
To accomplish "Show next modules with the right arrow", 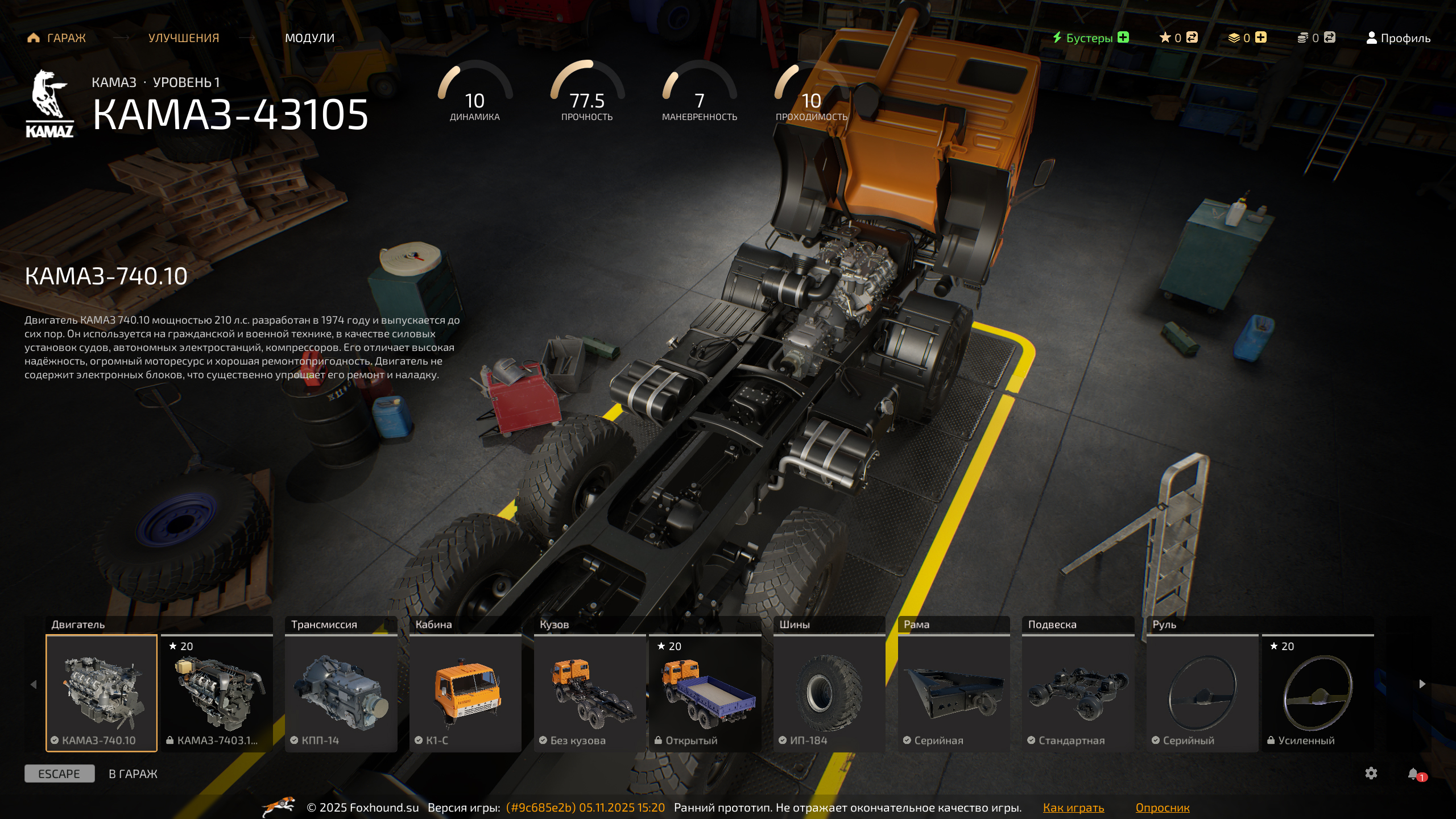I will point(1422,684).
